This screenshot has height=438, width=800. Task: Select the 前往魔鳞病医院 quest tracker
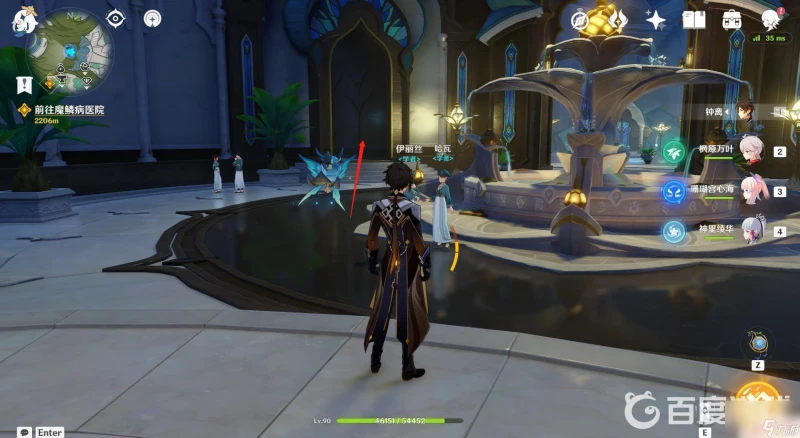click(x=68, y=110)
